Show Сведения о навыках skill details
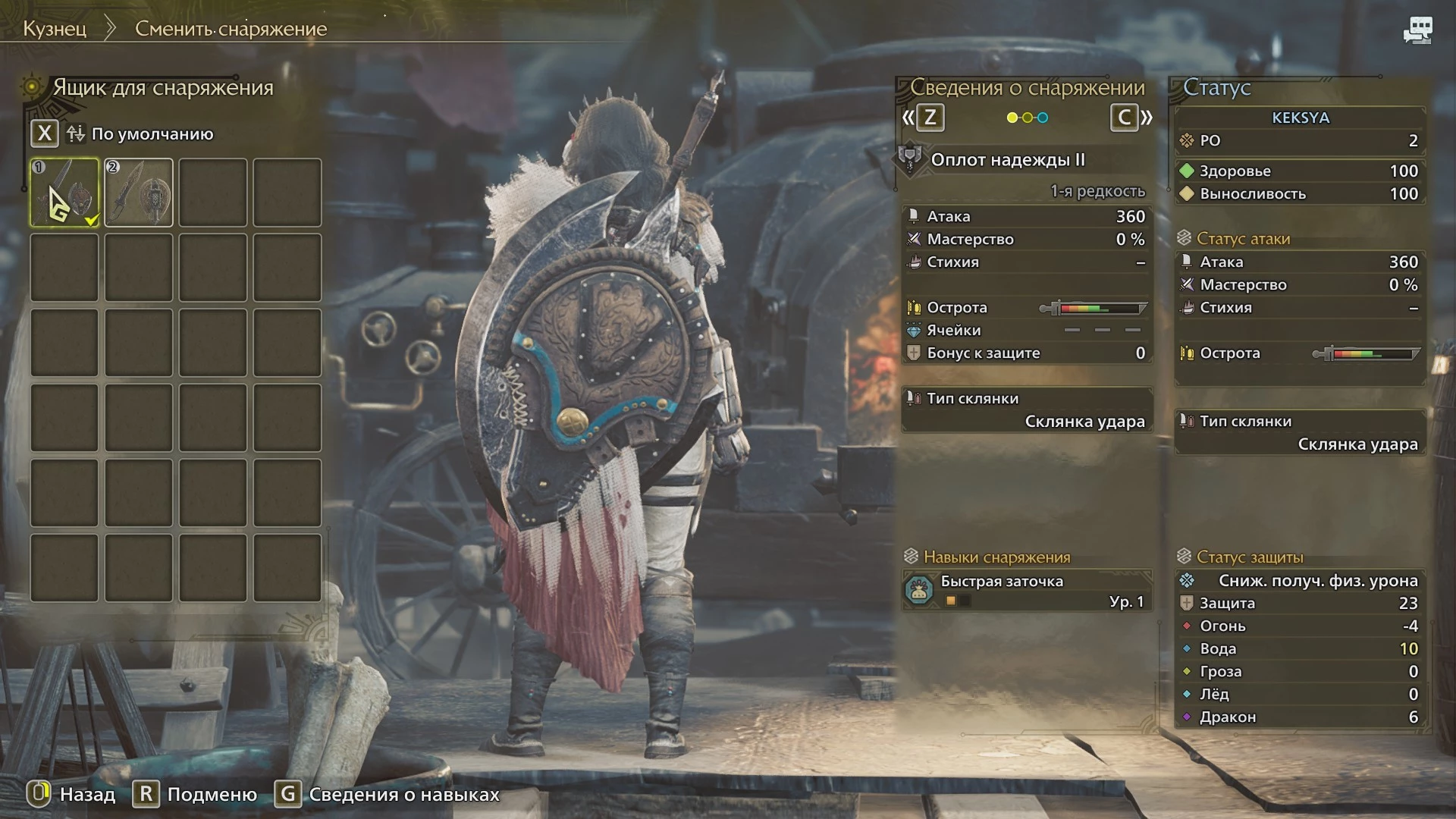Image resolution: width=1456 pixels, height=819 pixels. pos(391,794)
